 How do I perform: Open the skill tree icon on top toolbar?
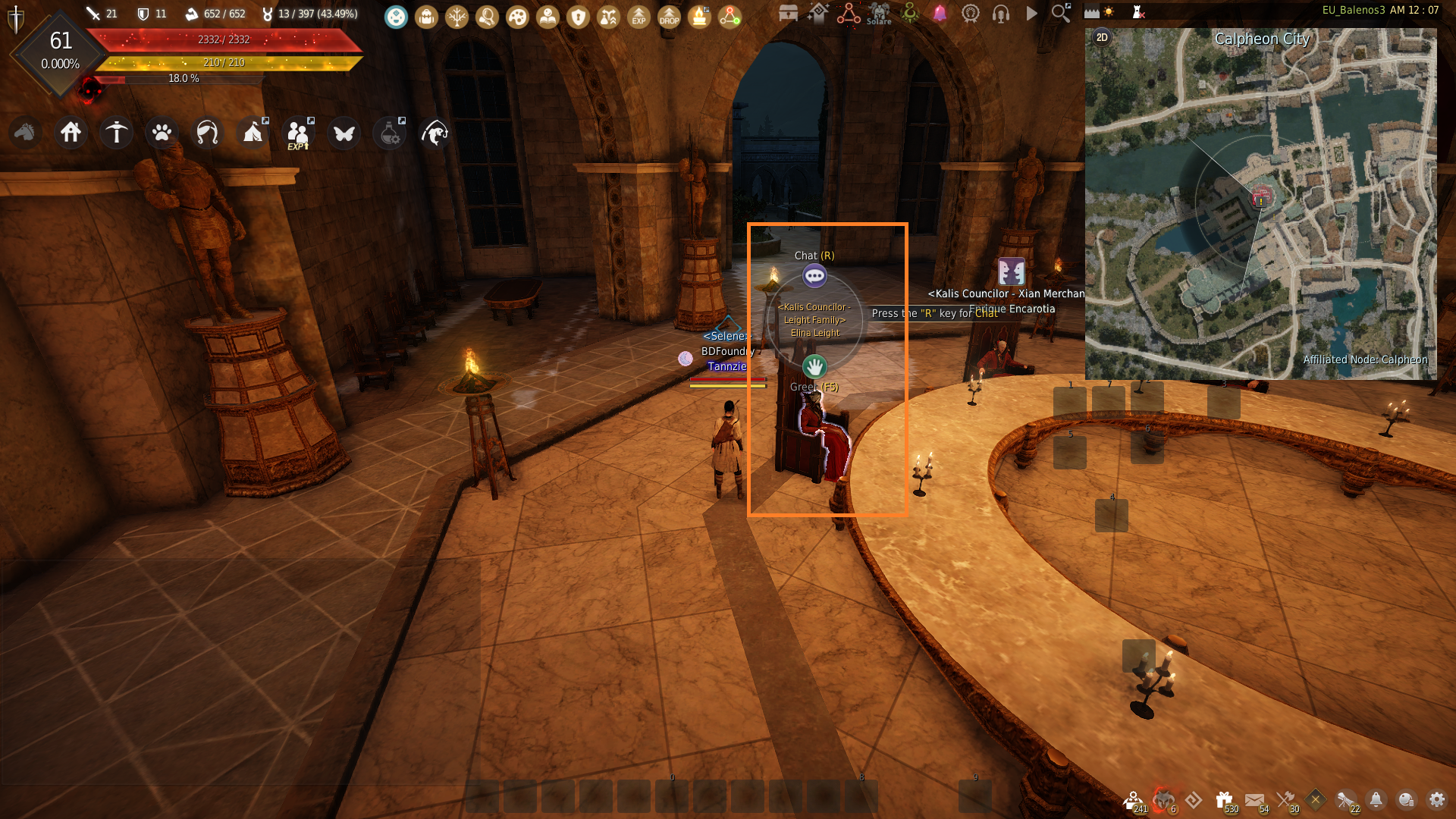coord(457,17)
